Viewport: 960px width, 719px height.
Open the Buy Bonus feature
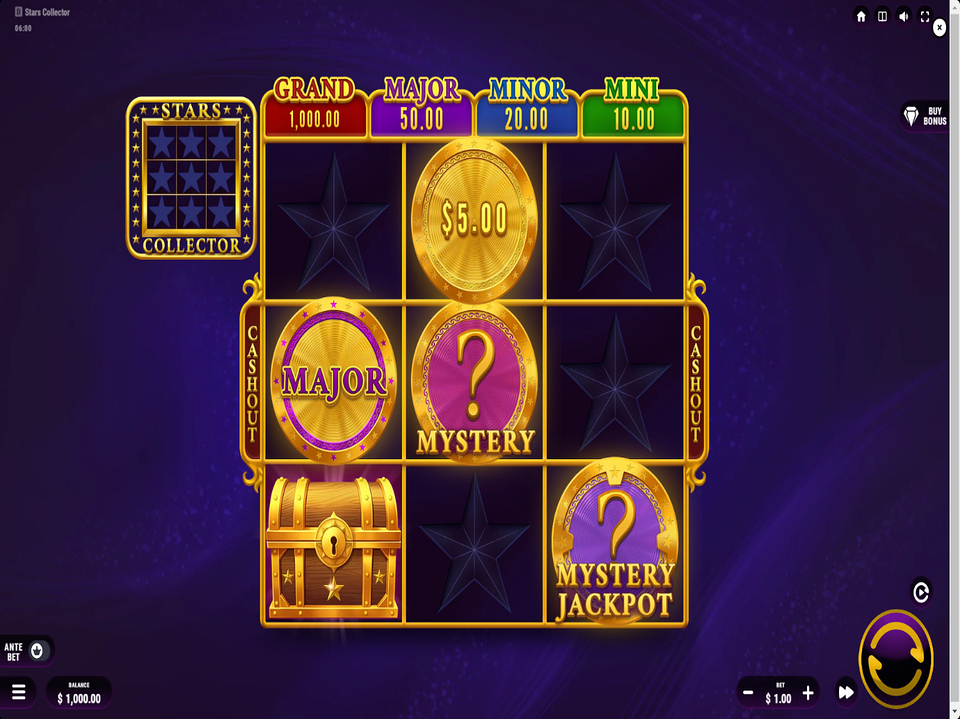point(924,116)
